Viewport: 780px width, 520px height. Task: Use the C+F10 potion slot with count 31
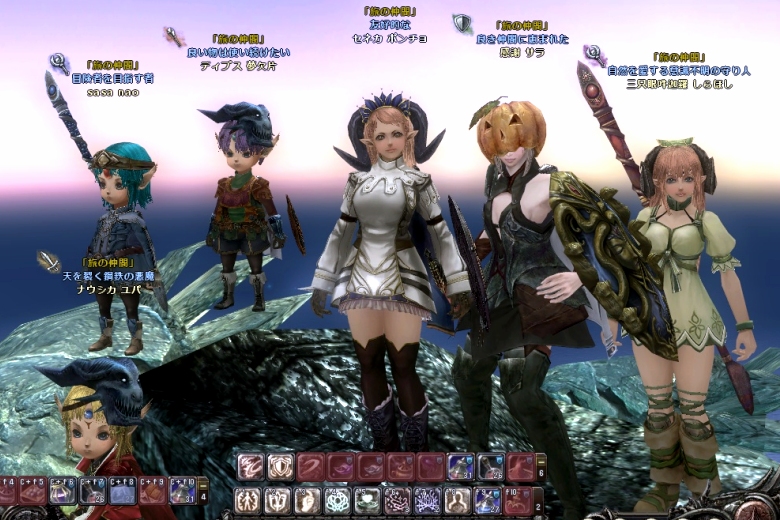click(x=181, y=491)
